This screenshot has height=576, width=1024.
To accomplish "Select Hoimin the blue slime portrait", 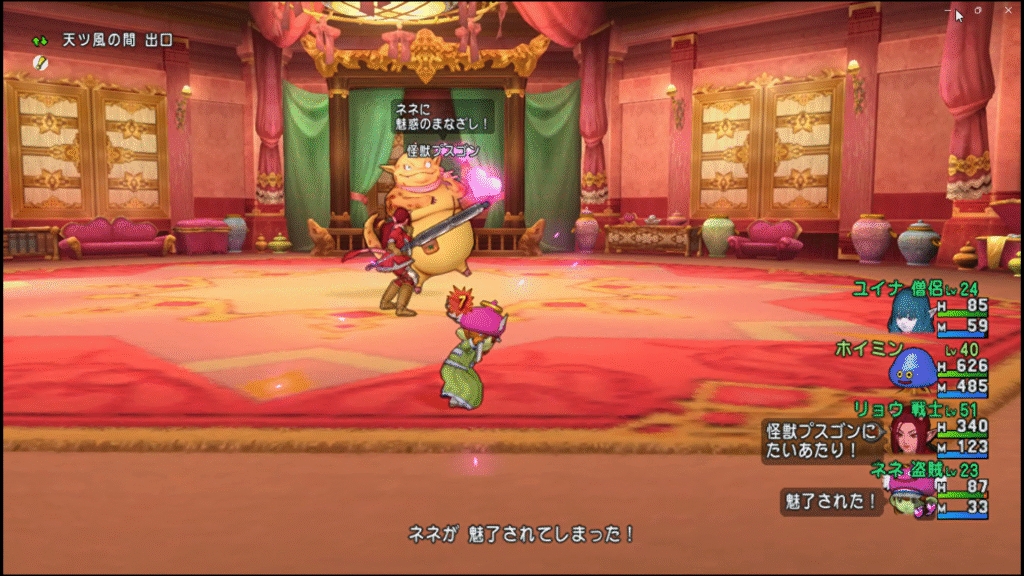I will pyautogui.click(x=908, y=368).
